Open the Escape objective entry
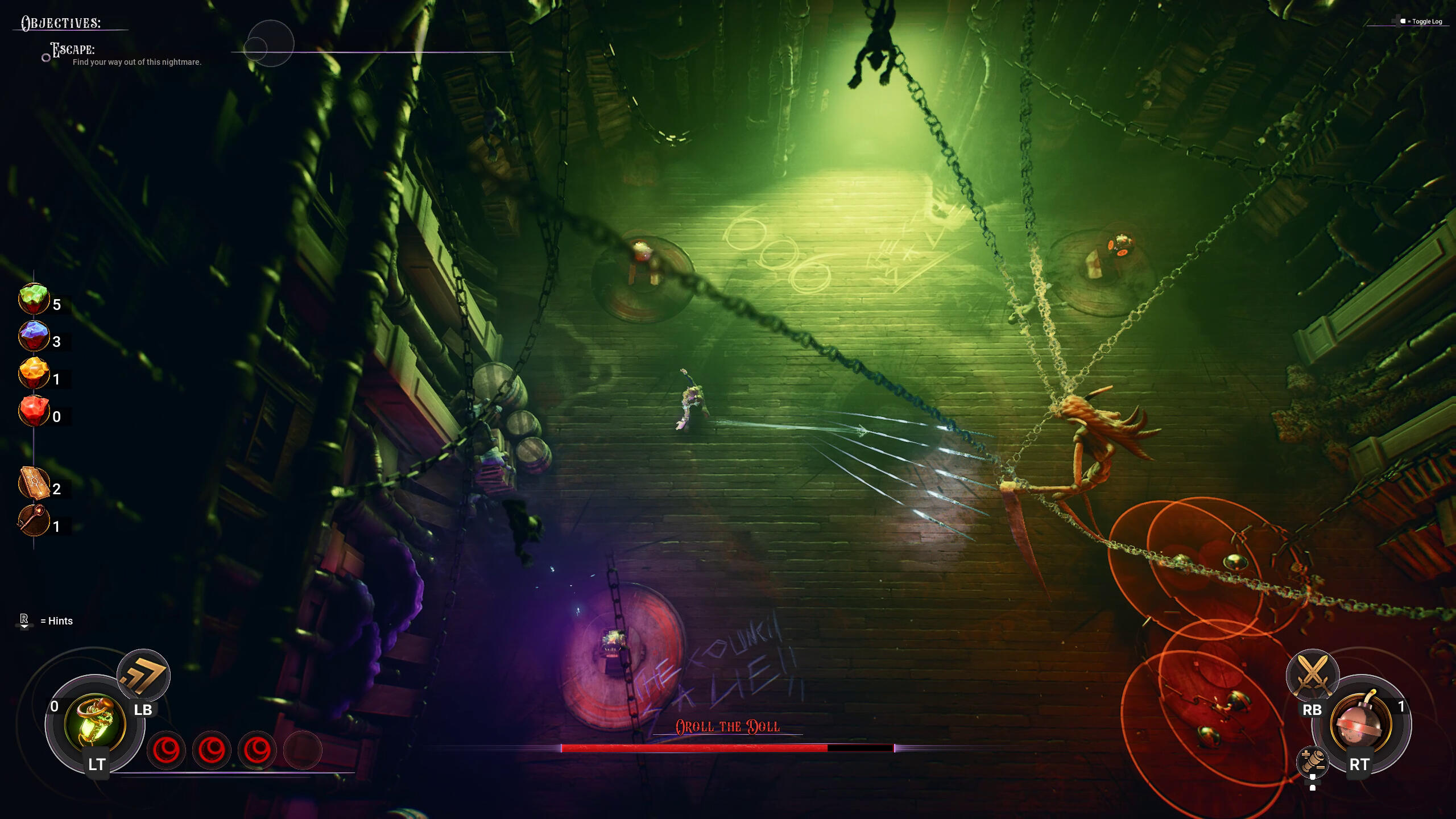This screenshot has height=819, width=1456. [x=73, y=50]
